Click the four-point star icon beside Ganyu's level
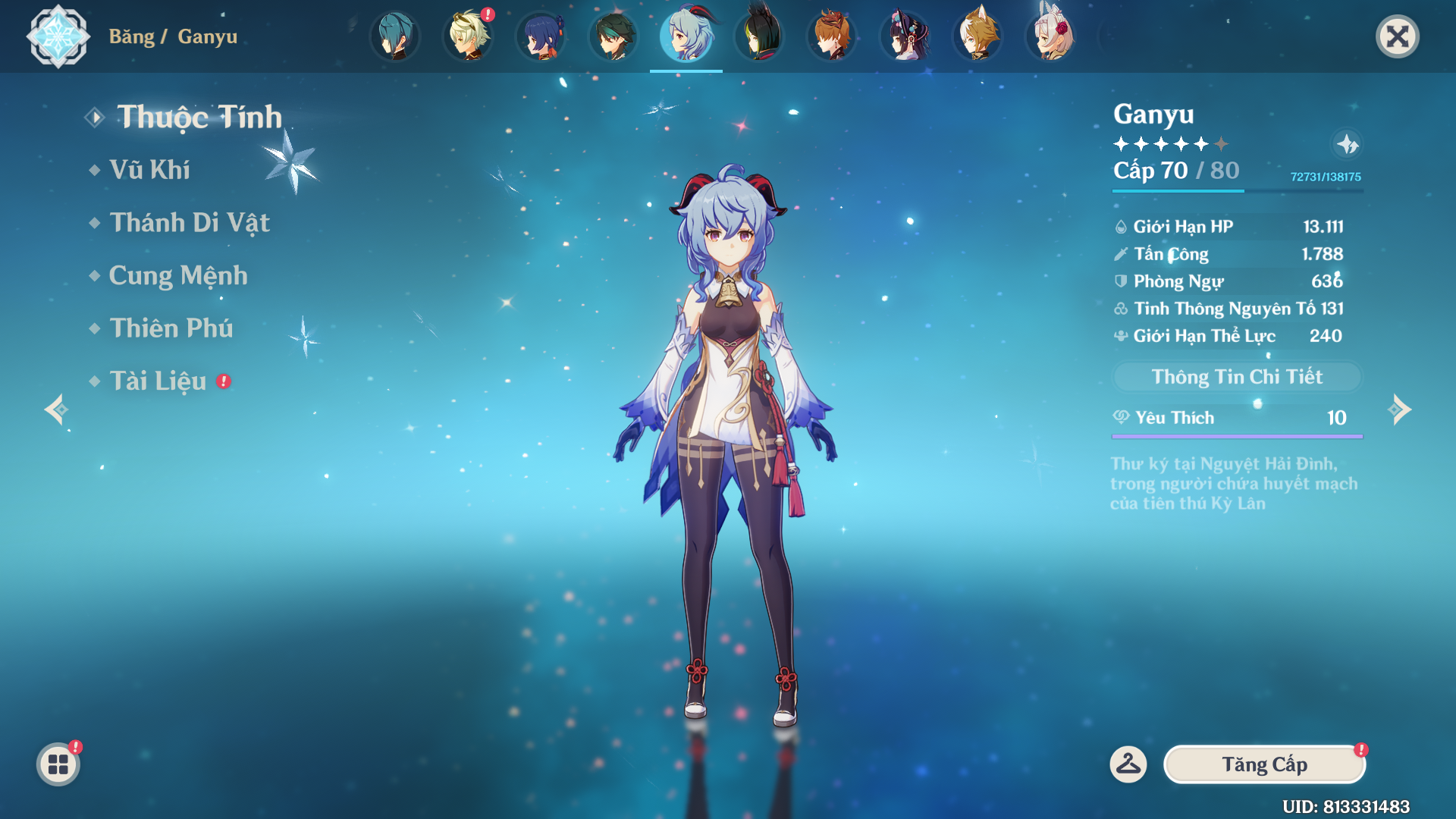 click(1347, 144)
